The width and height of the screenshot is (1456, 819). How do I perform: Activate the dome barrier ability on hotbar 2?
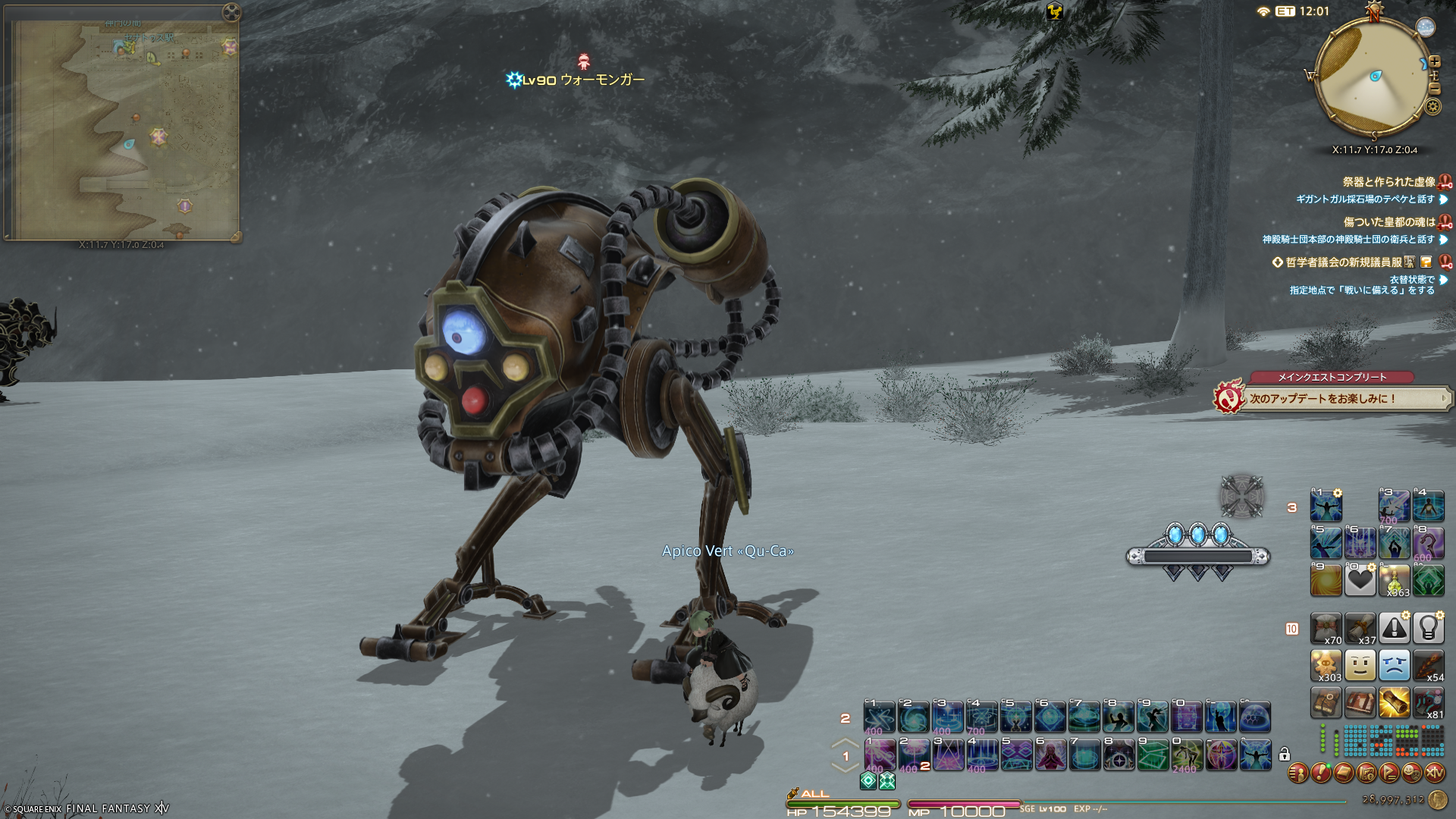coord(1254,717)
